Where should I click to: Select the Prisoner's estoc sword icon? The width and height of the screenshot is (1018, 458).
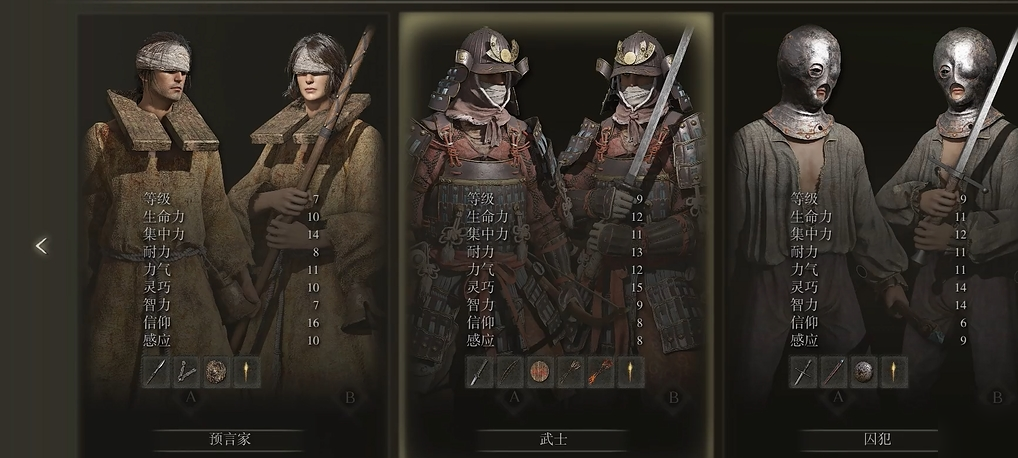pos(805,372)
